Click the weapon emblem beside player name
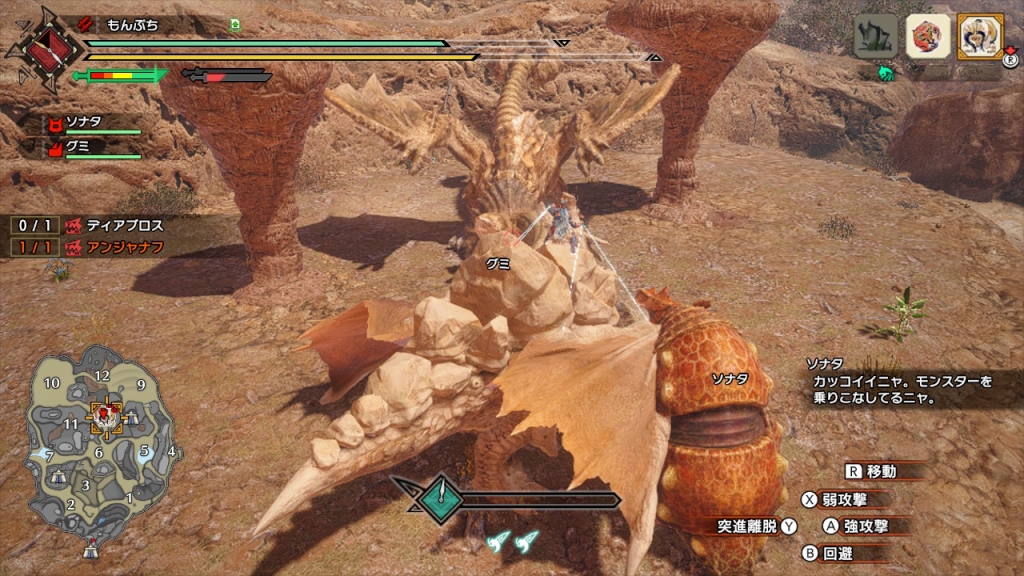The image size is (1024, 576). pyautogui.click(x=42, y=46)
